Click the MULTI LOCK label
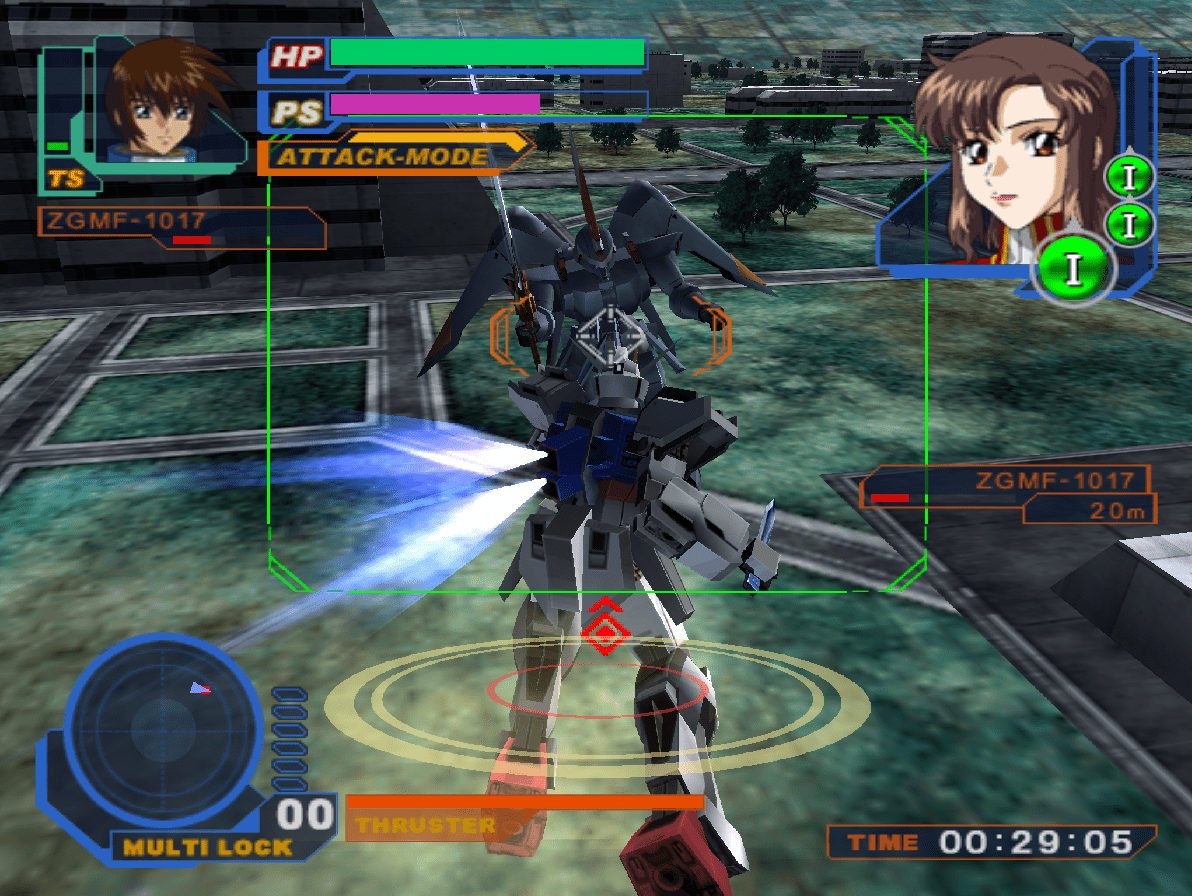The image size is (1192, 896). tap(208, 847)
